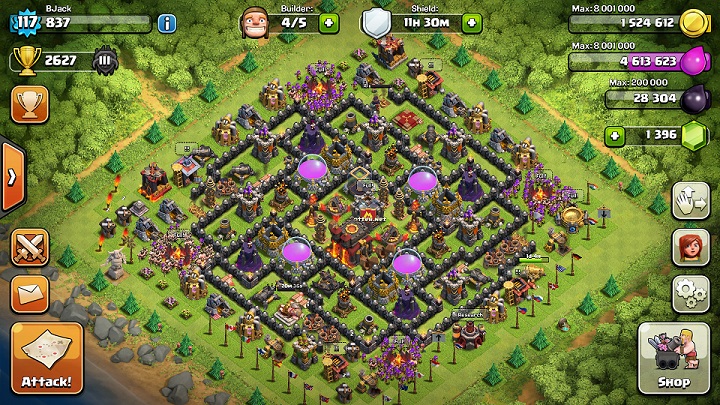Open the Shop
This screenshot has width=720, height=405.
[673, 358]
